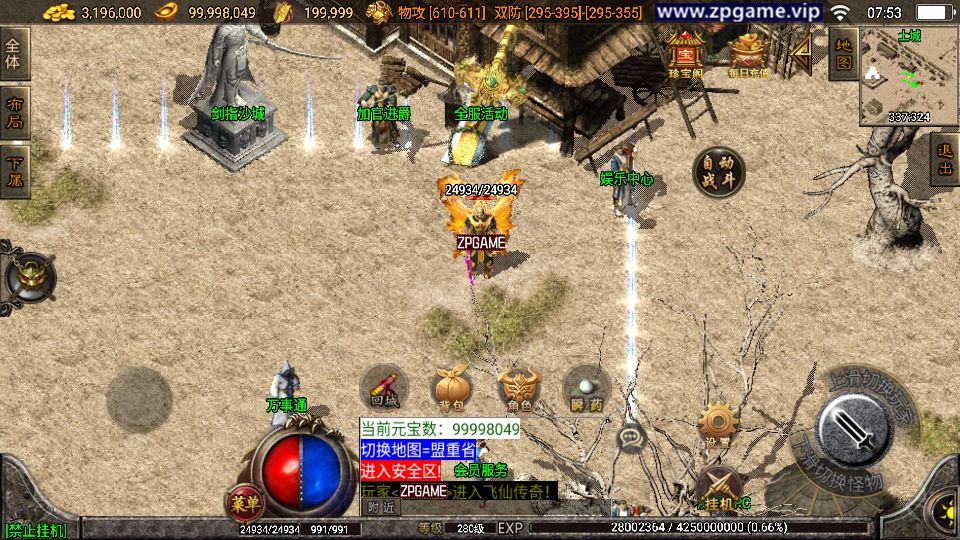Open the 角色 character panel
960x540 pixels.
[518, 388]
